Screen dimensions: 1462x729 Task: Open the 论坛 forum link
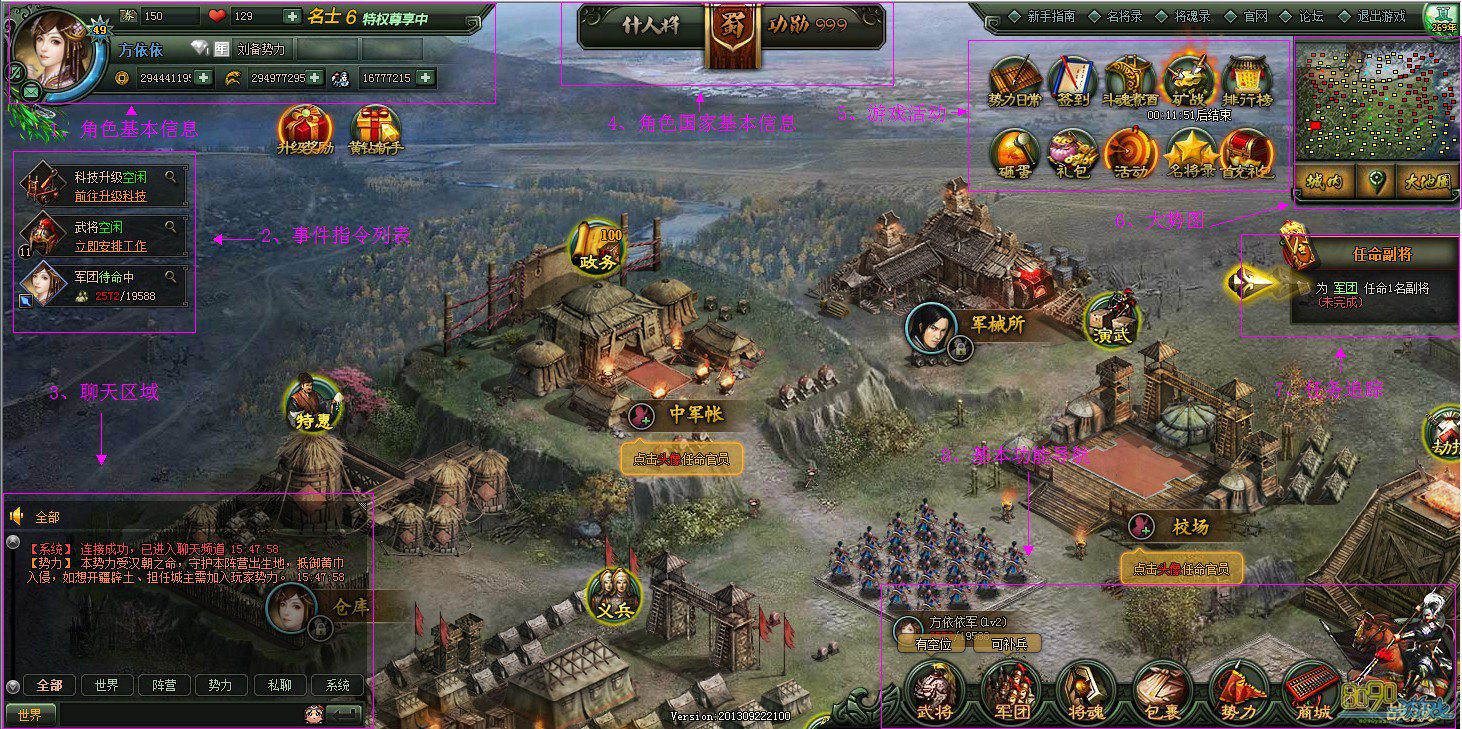[x=1311, y=16]
